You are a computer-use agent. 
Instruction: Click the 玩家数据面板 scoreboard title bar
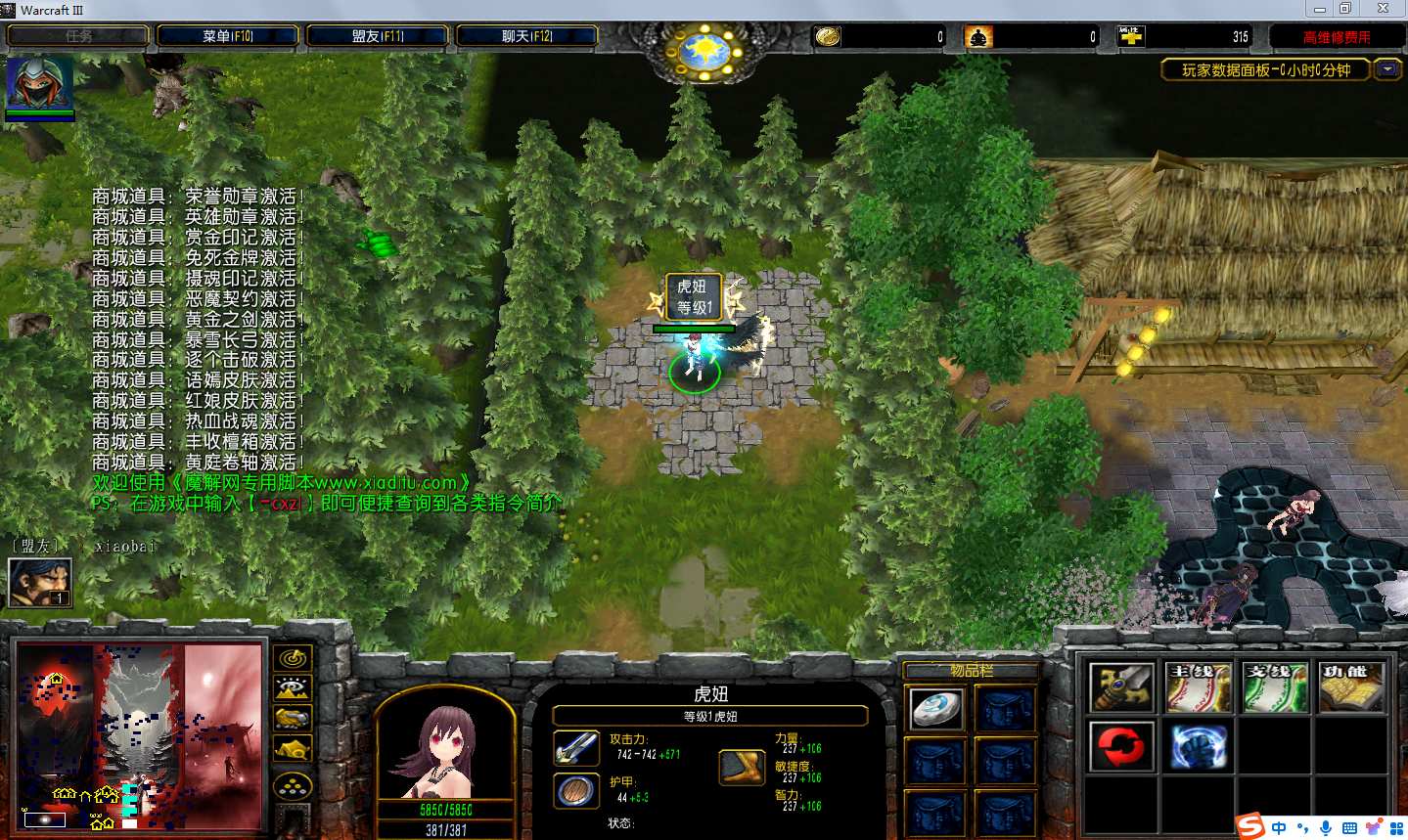[1264, 69]
